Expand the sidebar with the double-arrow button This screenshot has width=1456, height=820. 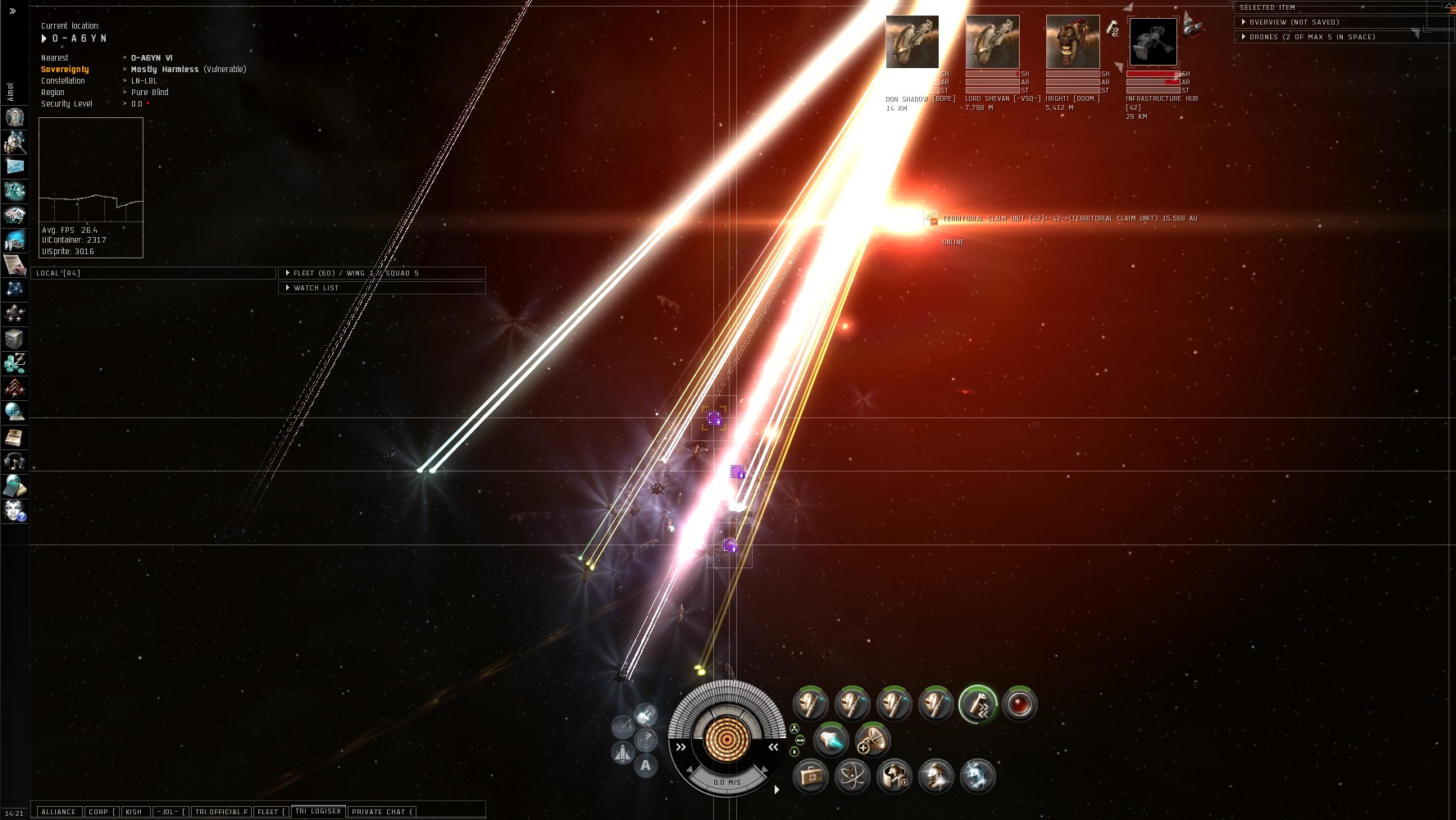click(x=12, y=11)
